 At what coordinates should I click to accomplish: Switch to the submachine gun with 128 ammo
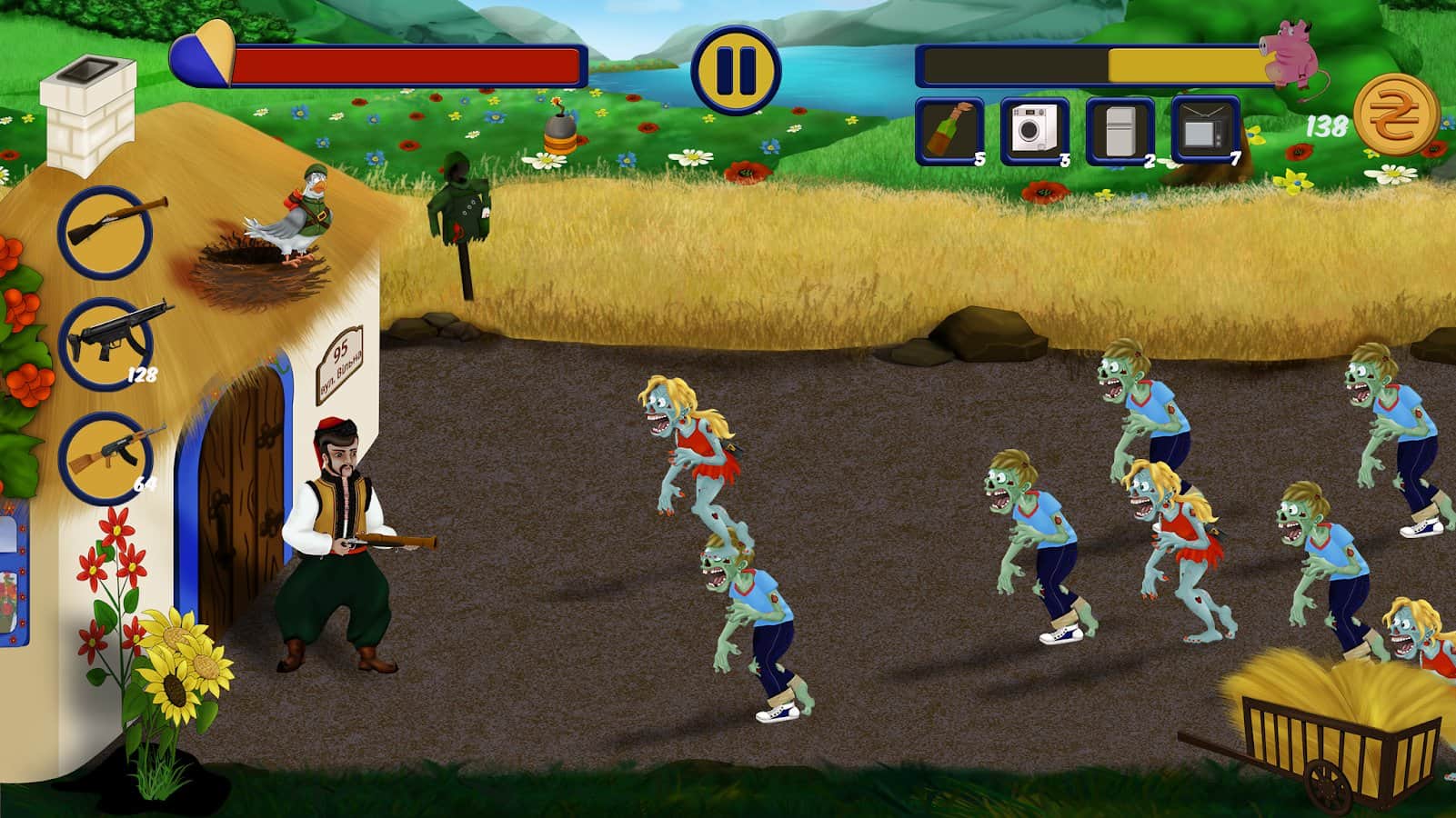pos(105,344)
